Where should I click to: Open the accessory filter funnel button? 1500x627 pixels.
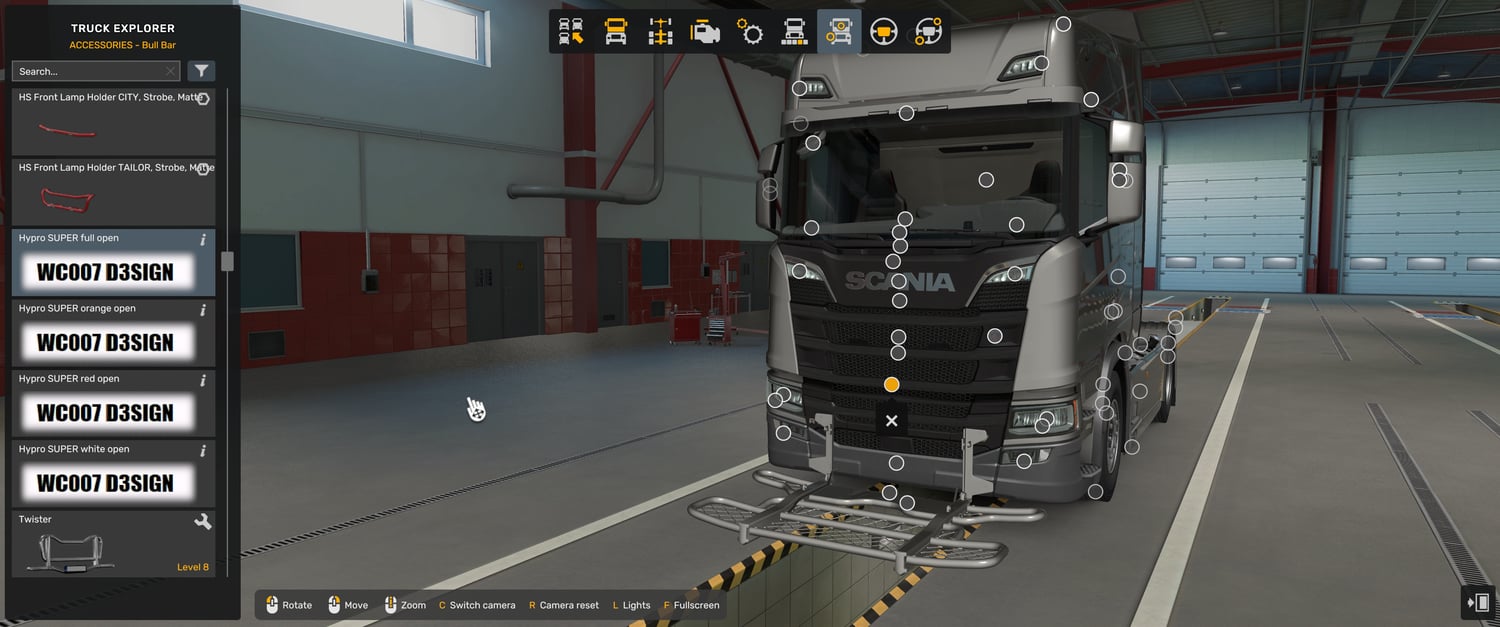[201, 71]
